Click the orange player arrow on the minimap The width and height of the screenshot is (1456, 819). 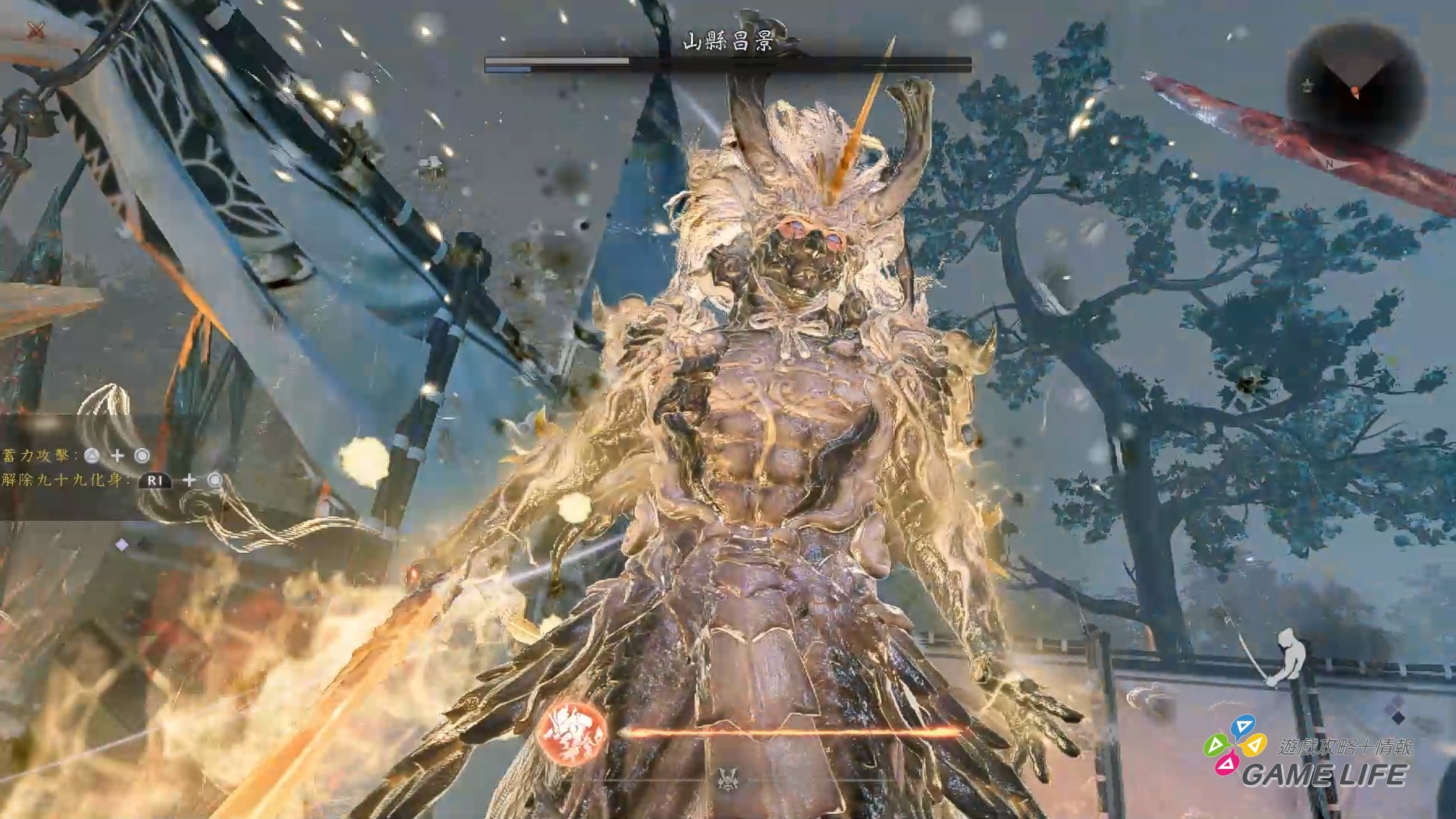click(x=1355, y=92)
